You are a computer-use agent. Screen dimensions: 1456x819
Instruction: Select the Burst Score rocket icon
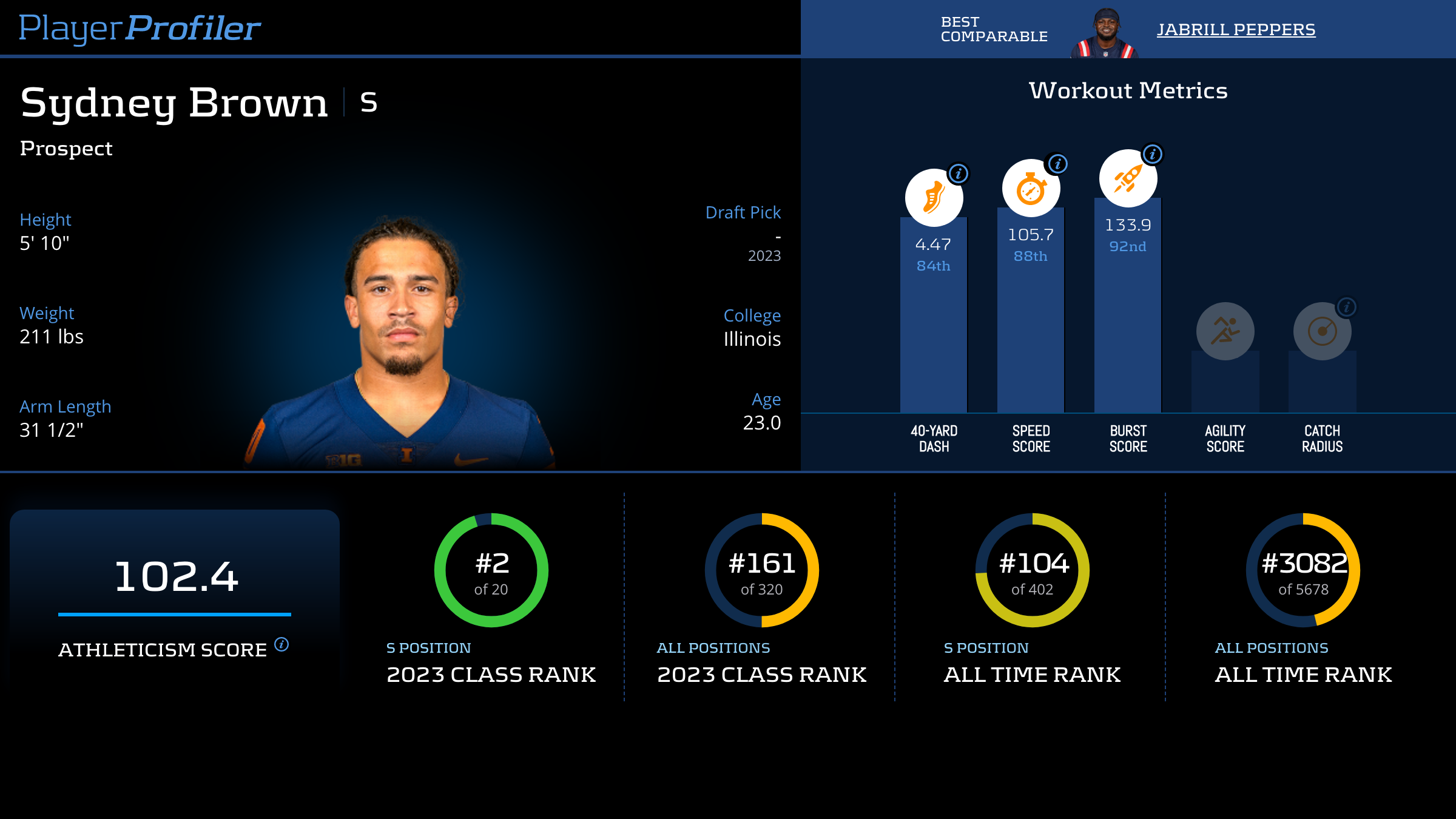coord(1127,180)
